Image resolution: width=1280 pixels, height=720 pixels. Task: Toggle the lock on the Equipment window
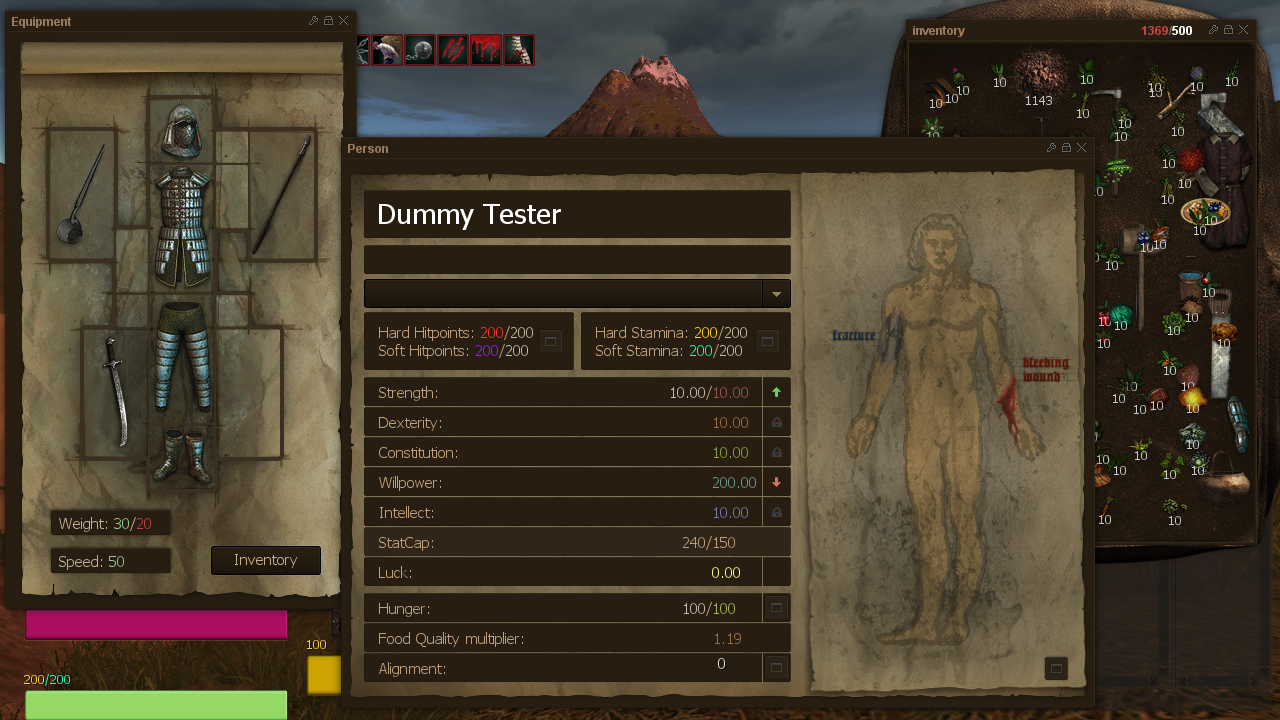(329, 21)
